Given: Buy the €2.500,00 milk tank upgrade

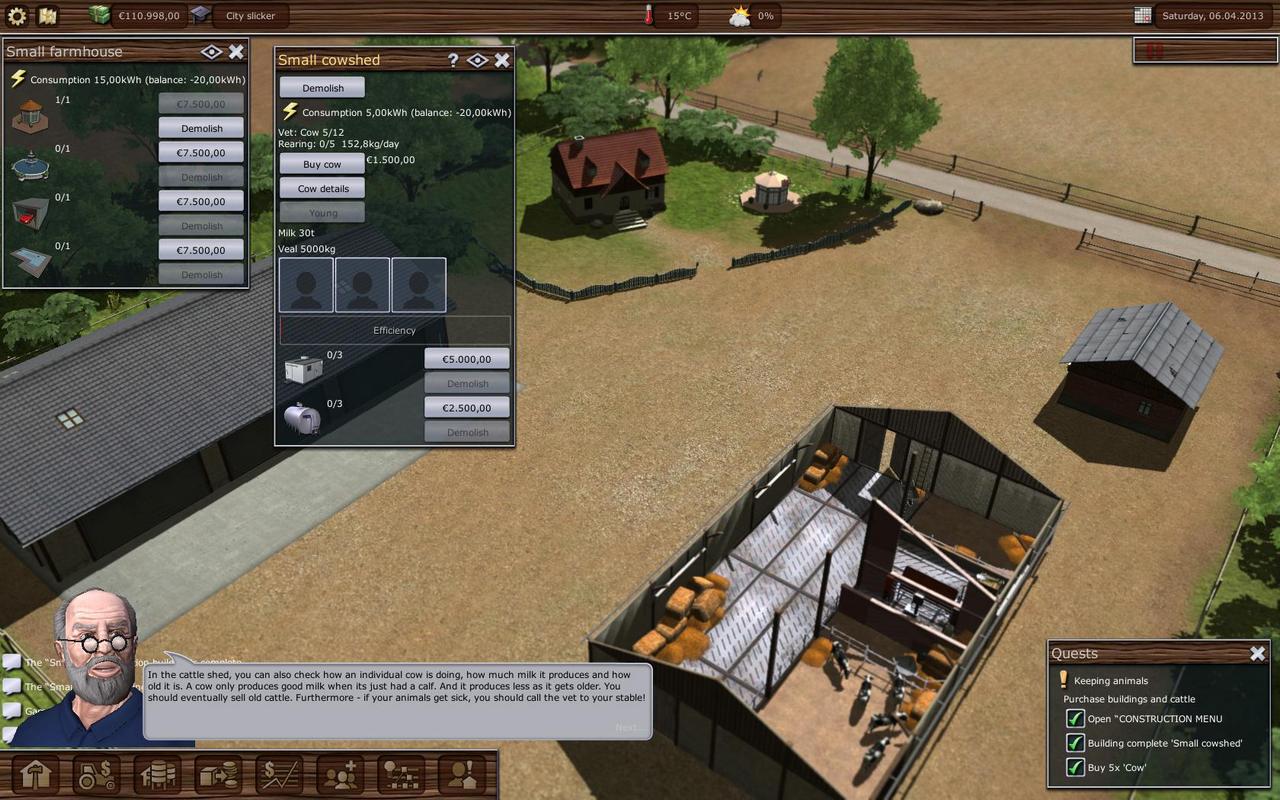Looking at the screenshot, I should 467,408.
